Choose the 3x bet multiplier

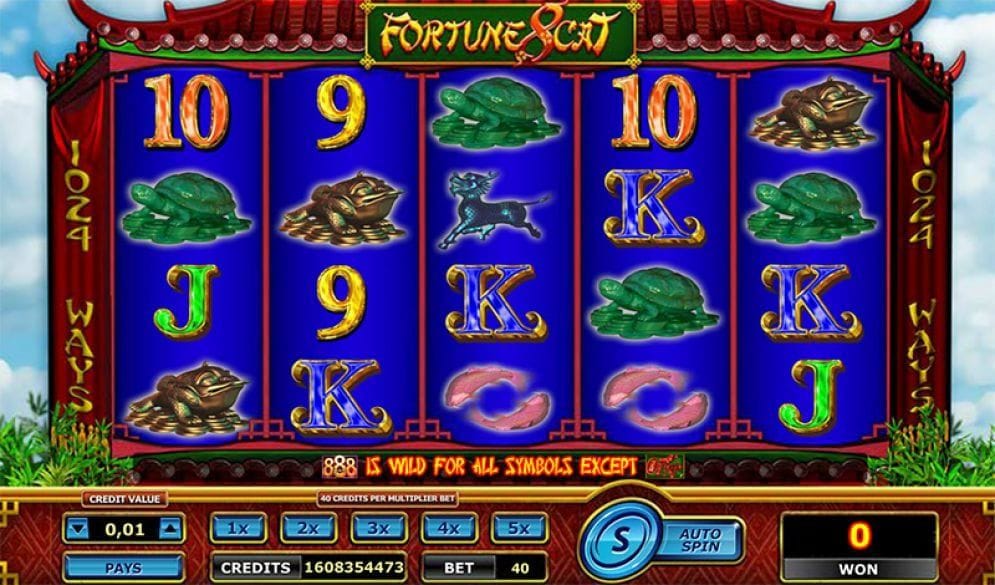[x=378, y=528]
